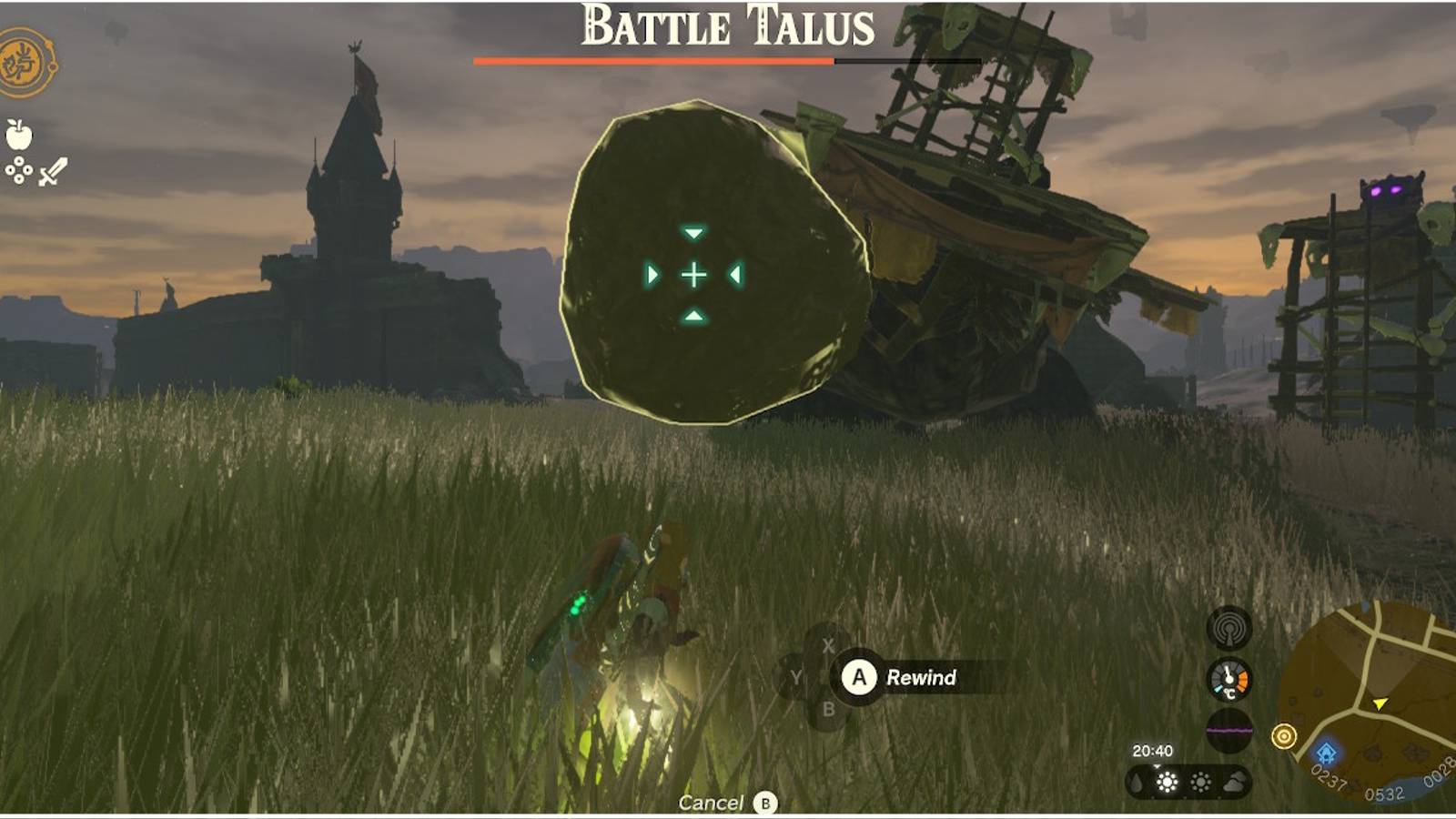Viewport: 1456px width, 819px height.
Task: Click the downward triangle below the crosshair
Action: (x=694, y=314)
